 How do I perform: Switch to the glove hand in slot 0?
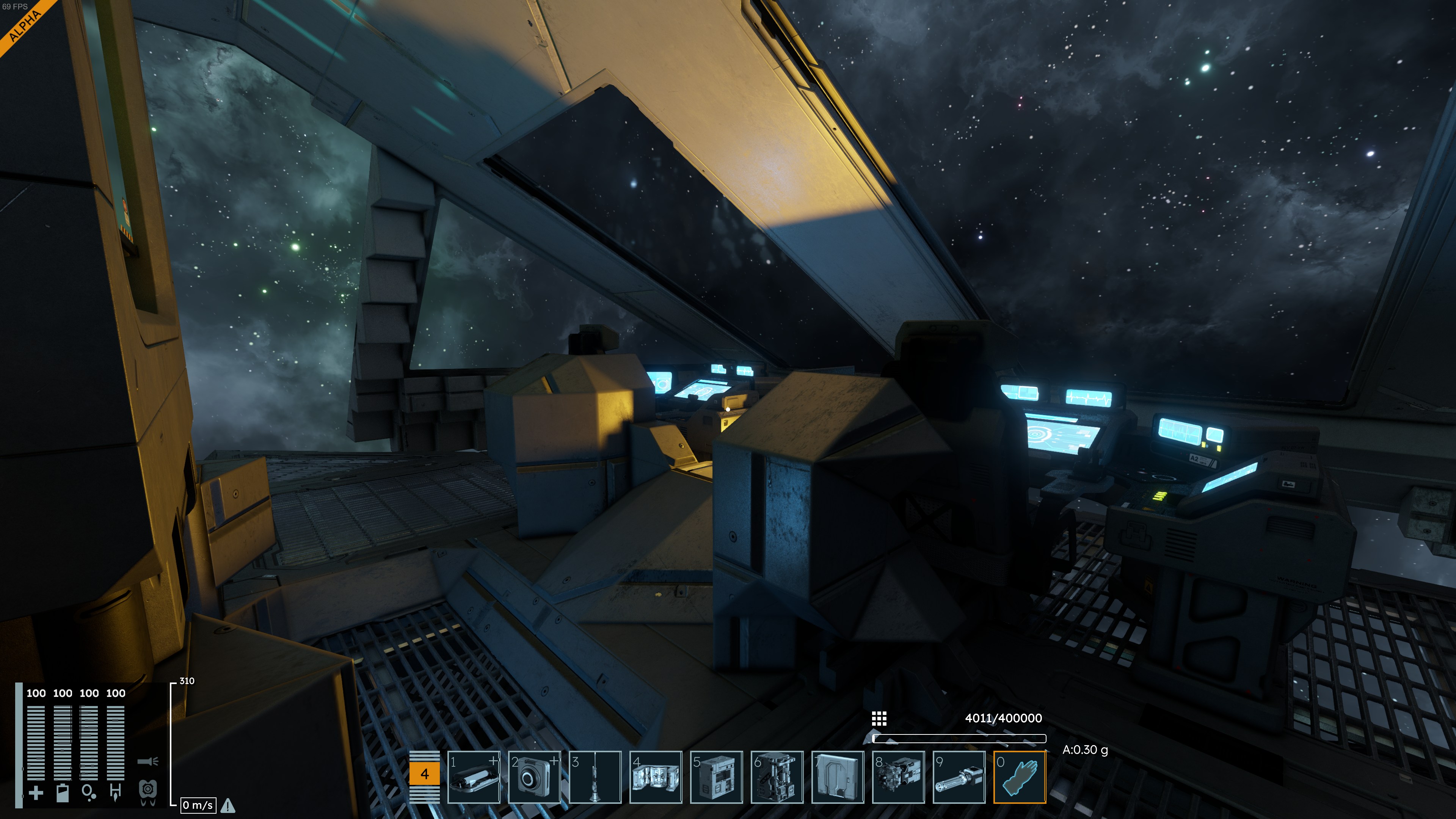click(x=1020, y=777)
